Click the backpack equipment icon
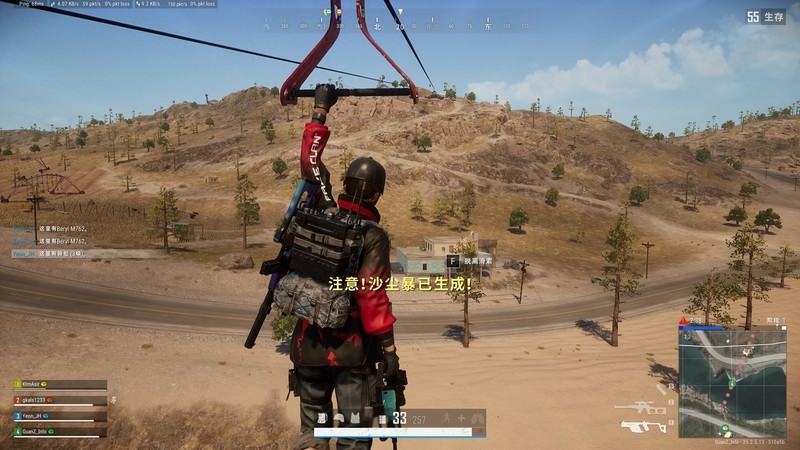 coord(322,417)
